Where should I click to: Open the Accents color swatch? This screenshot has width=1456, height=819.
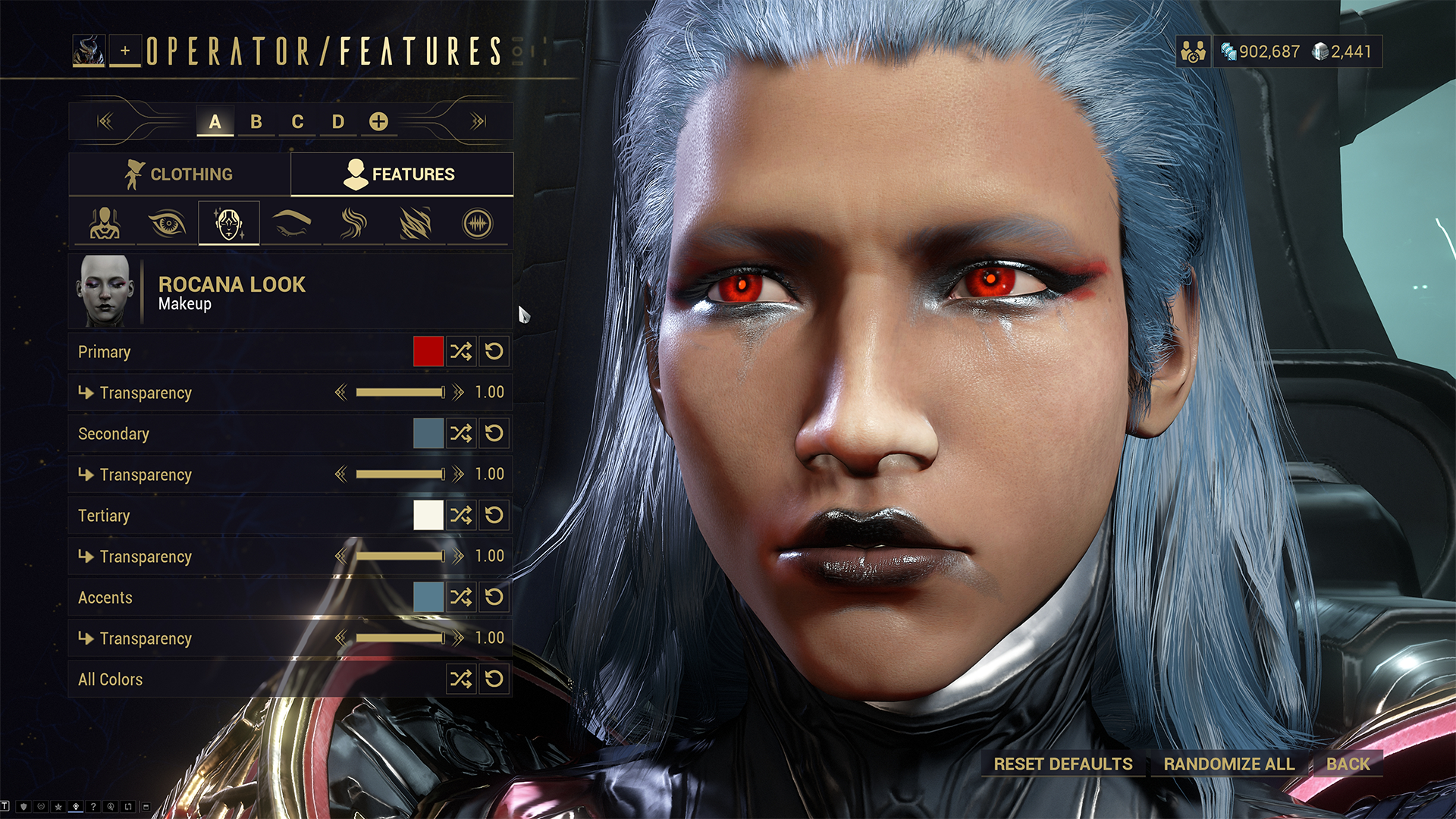tap(428, 597)
